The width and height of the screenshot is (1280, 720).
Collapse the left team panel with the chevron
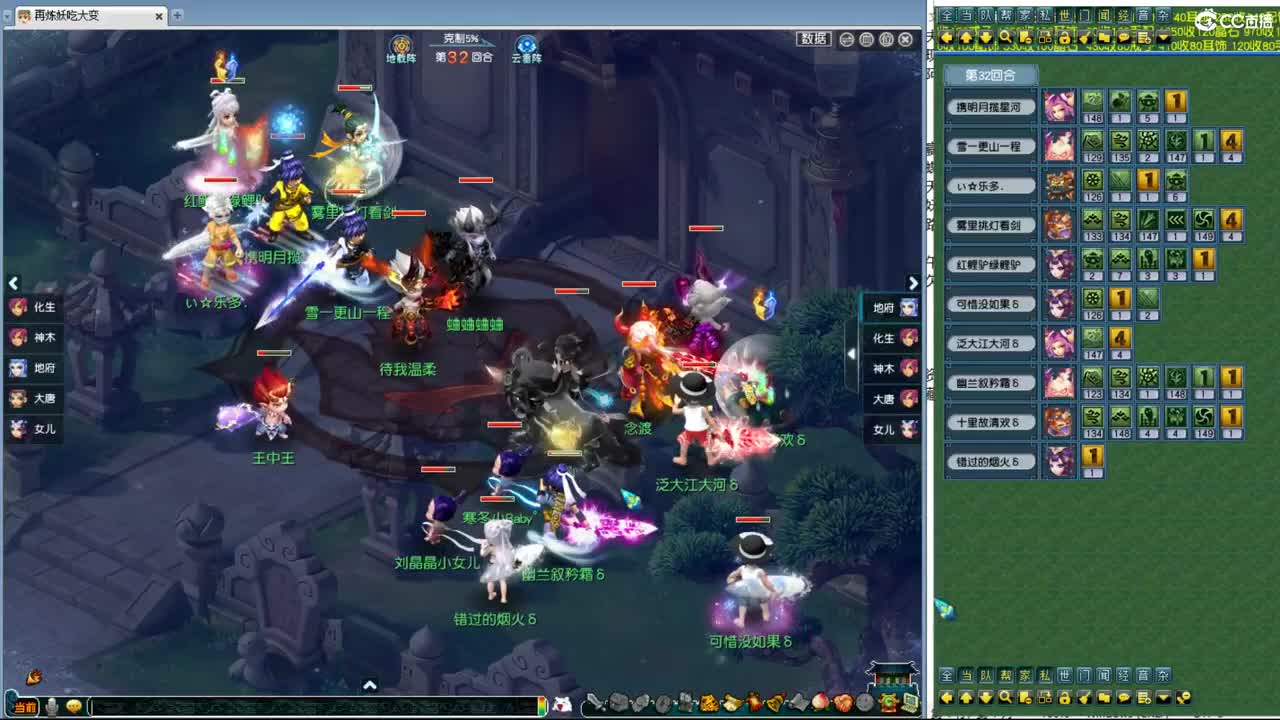pyautogui.click(x=13, y=283)
